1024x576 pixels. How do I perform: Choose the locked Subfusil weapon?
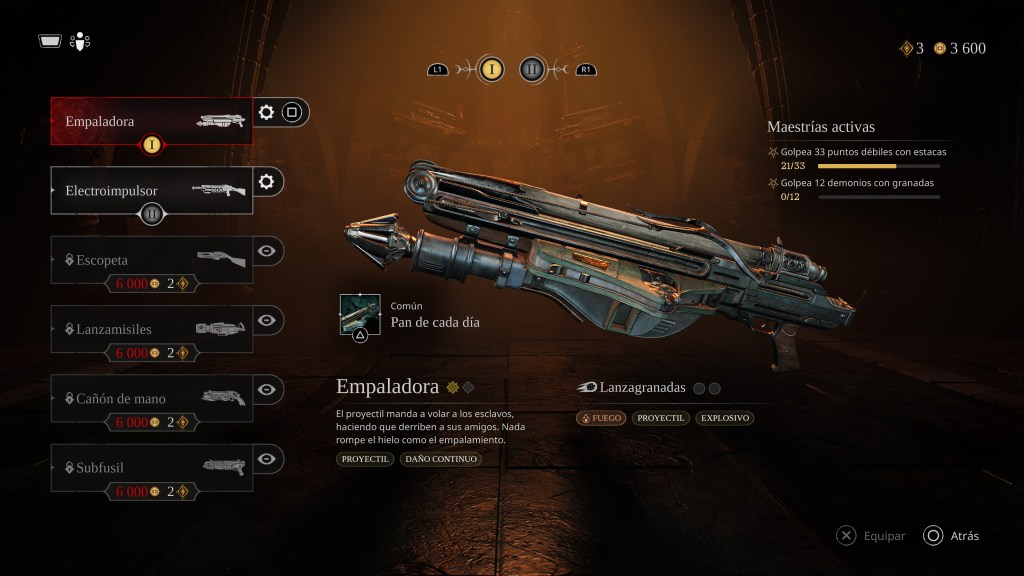pos(150,467)
